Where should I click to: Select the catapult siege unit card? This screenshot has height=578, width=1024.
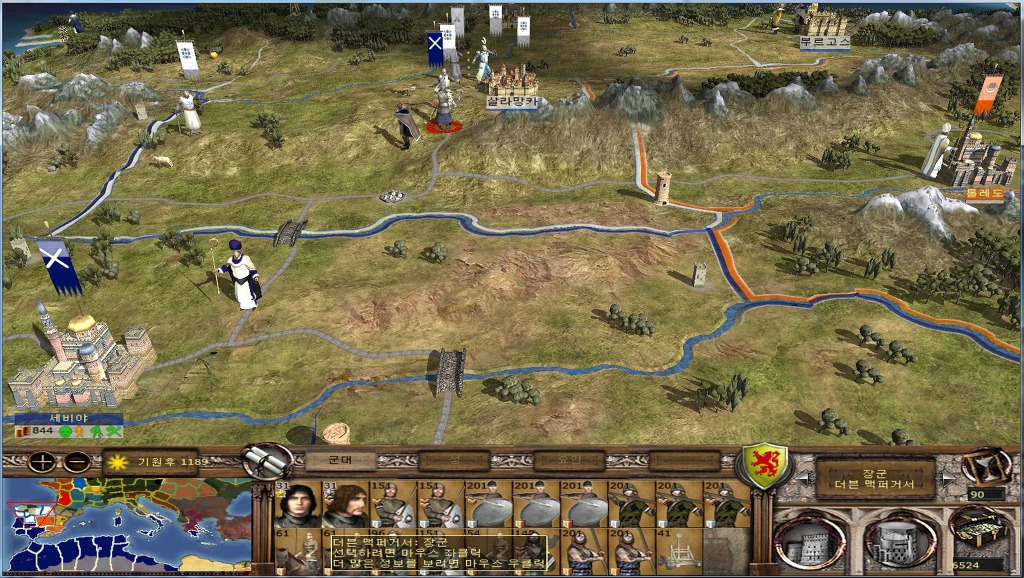coord(678,549)
